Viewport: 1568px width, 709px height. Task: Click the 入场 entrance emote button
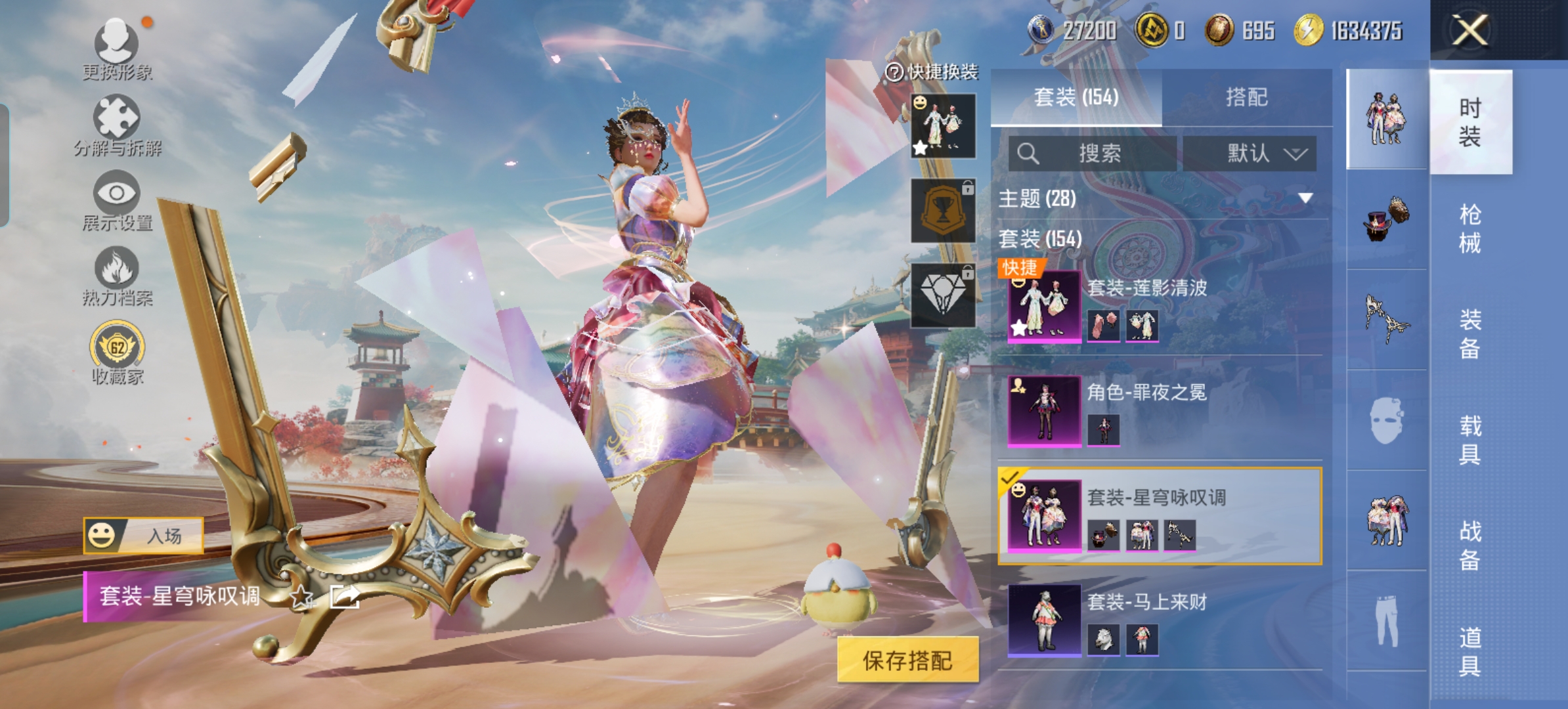(x=143, y=536)
